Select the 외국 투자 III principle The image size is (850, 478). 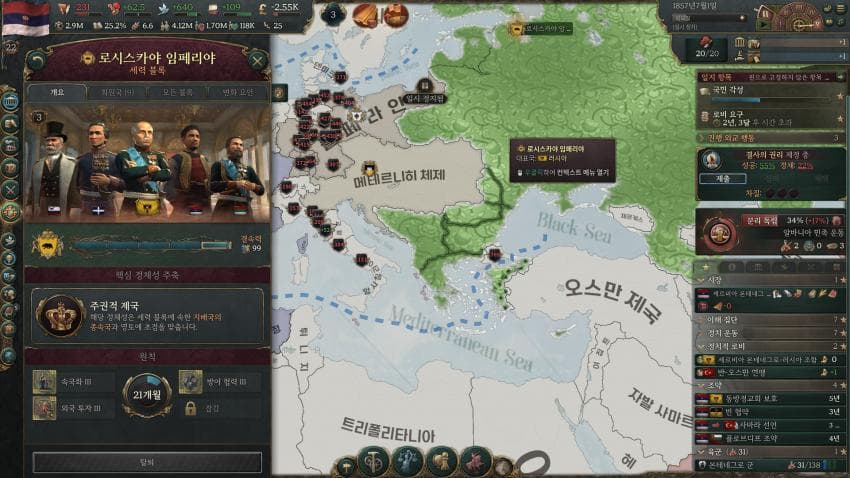[x=72, y=408]
